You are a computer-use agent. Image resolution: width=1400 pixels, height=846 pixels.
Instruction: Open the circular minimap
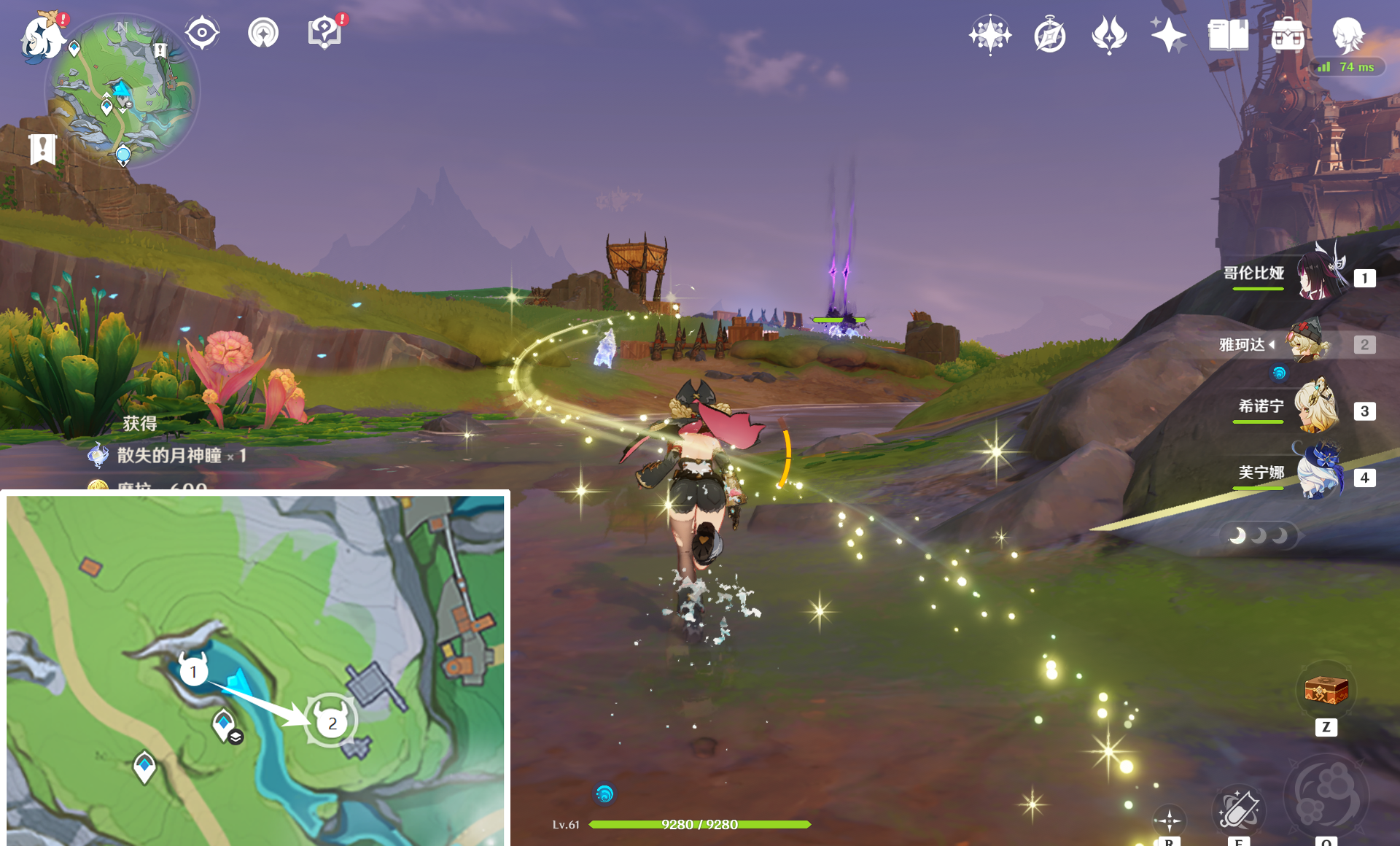tap(122, 91)
